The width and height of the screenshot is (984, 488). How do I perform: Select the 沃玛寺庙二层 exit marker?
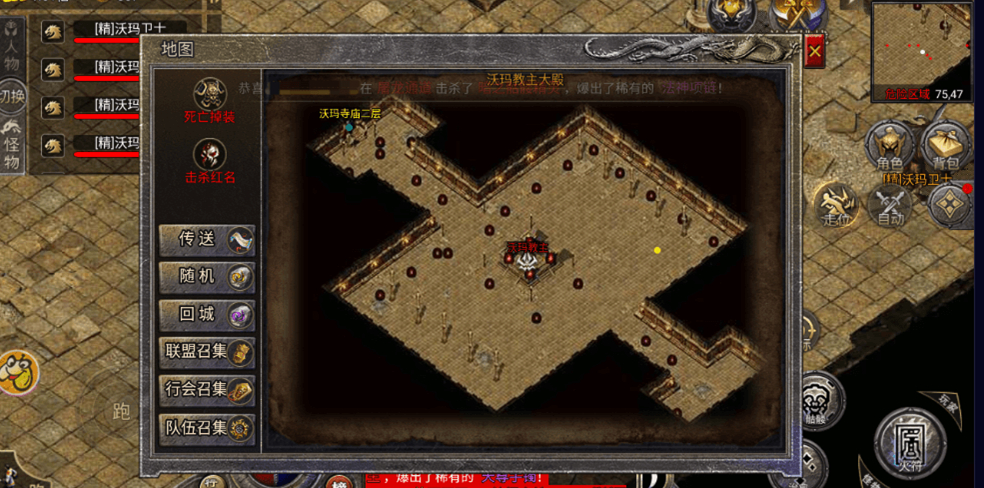coord(349,125)
